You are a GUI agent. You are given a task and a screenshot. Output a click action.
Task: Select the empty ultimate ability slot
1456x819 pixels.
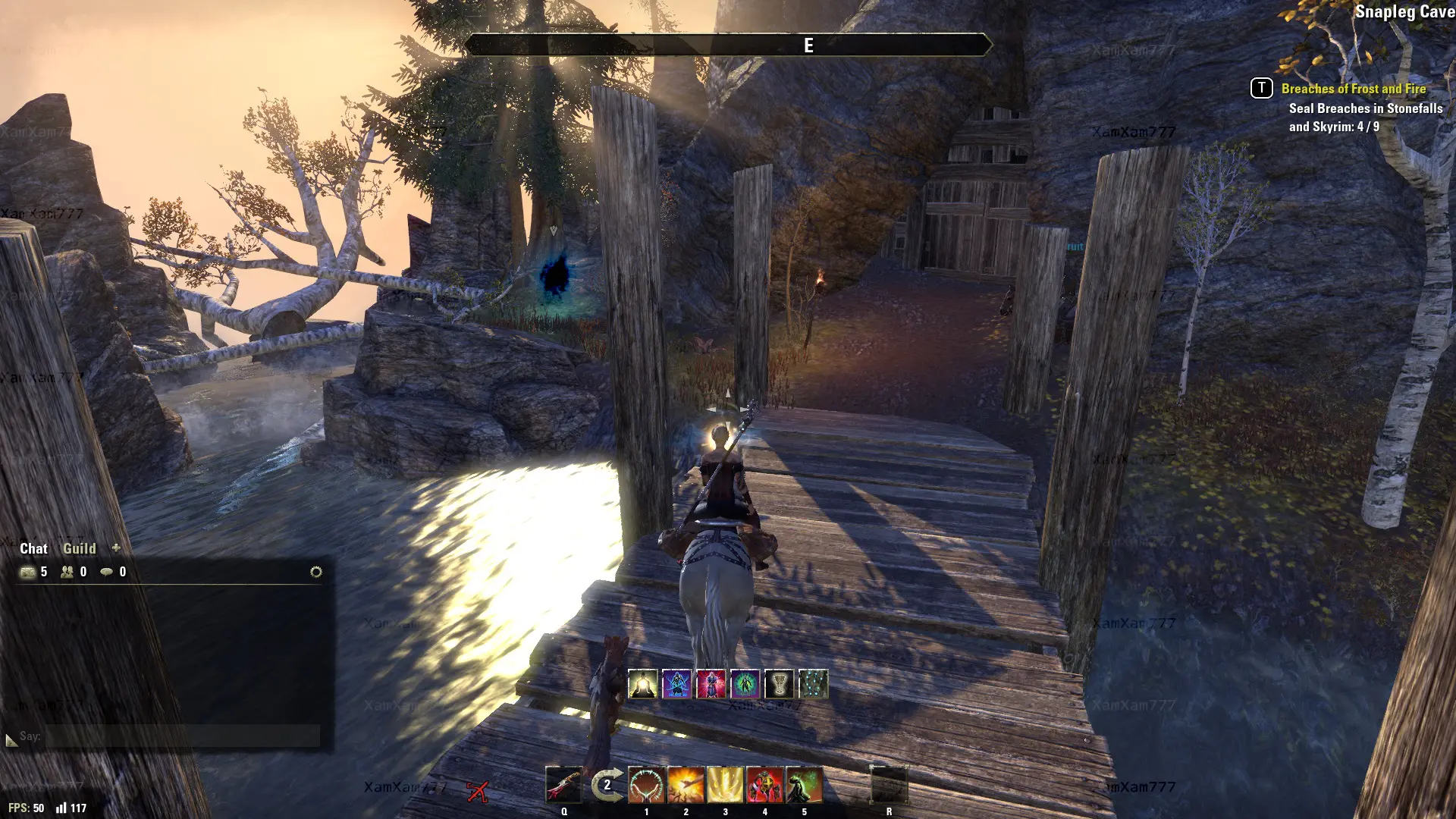click(889, 785)
